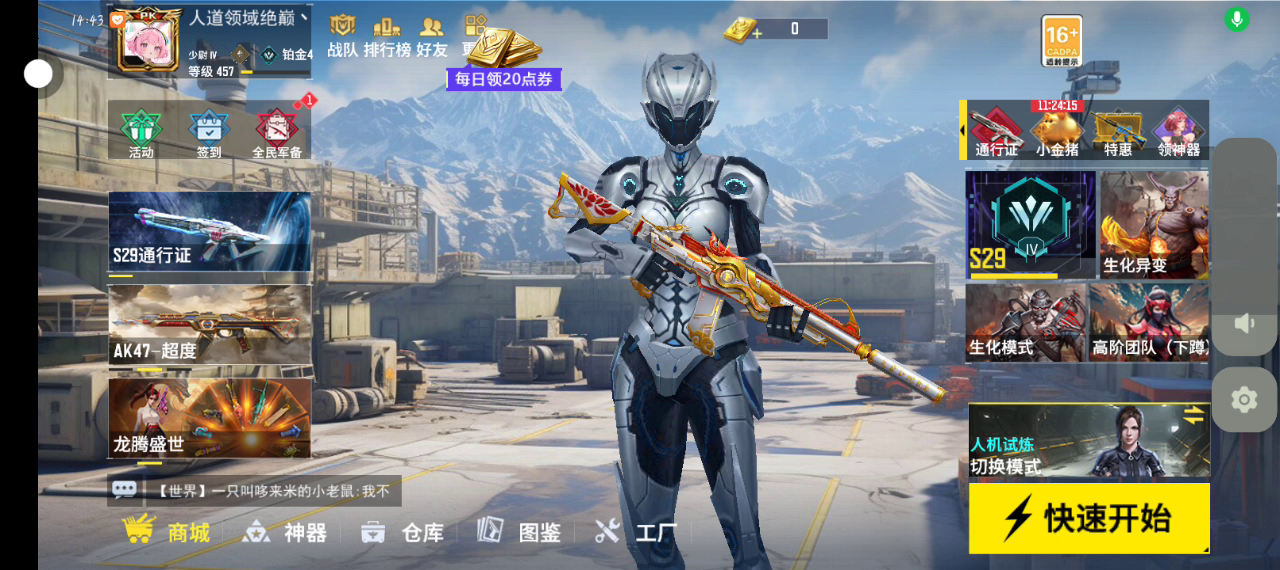Screen dimensions: 1280x570
Task: Open the 图鉴 collection album
Action: pos(519,532)
